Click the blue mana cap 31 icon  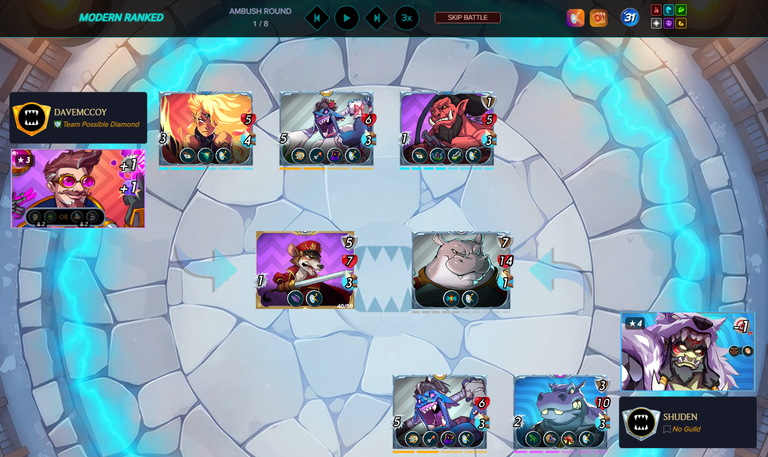tap(629, 18)
